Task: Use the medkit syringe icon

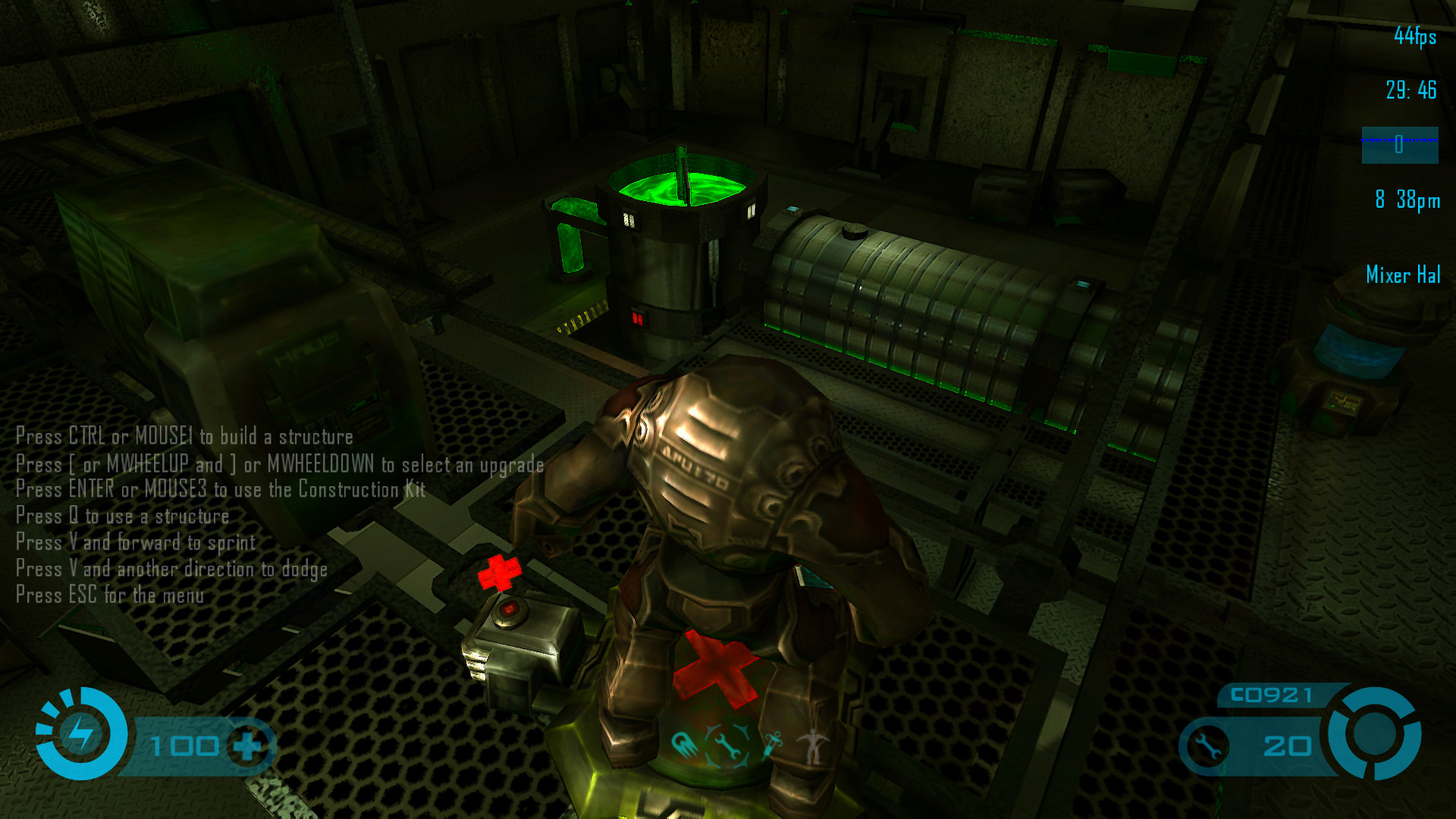Action: coord(772,745)
